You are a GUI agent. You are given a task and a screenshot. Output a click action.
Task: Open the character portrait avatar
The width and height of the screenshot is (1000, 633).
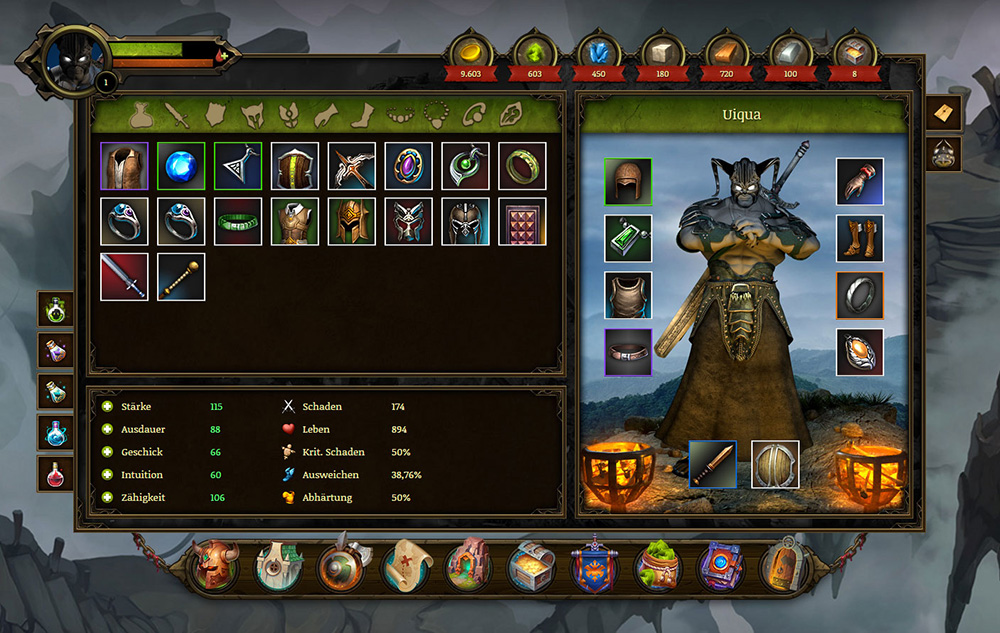(73, 58)
